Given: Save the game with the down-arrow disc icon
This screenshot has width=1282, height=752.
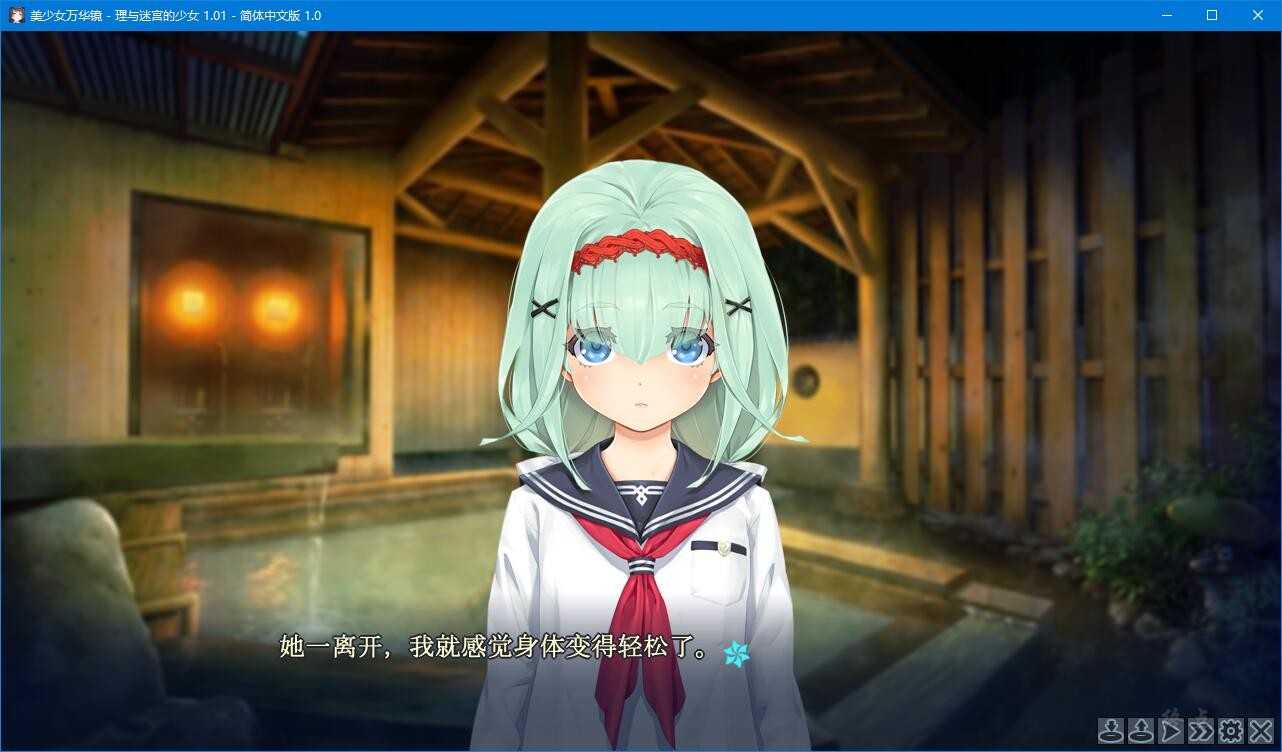Looking at the screenshot, I should point(1110,731).
